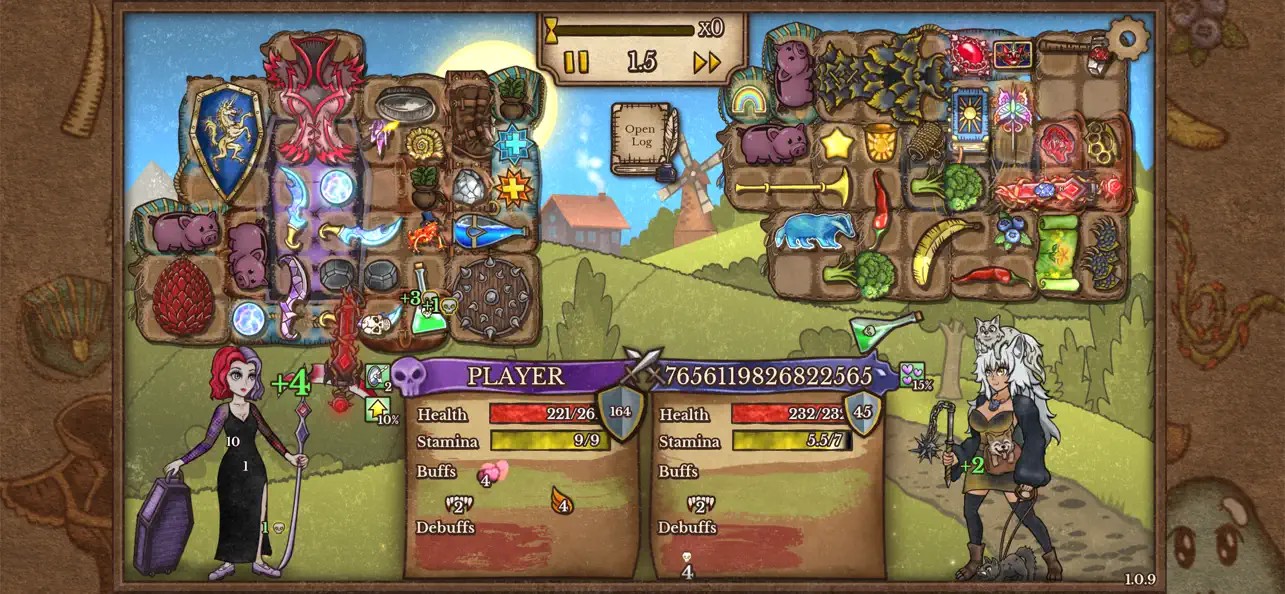
Task: Click the blueberries item
Action: coord(1014,233)
